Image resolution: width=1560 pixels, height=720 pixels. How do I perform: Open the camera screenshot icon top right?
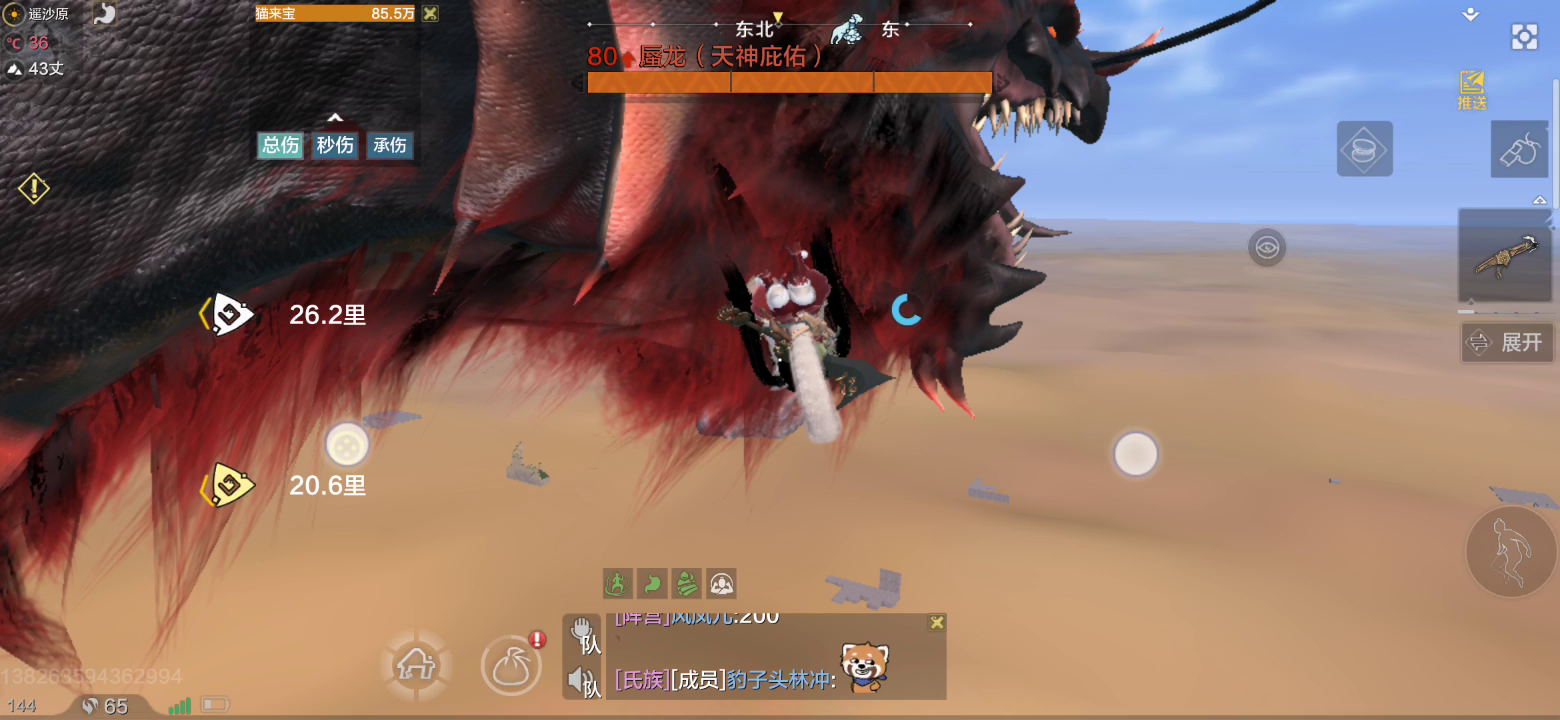coord(1524,36)
